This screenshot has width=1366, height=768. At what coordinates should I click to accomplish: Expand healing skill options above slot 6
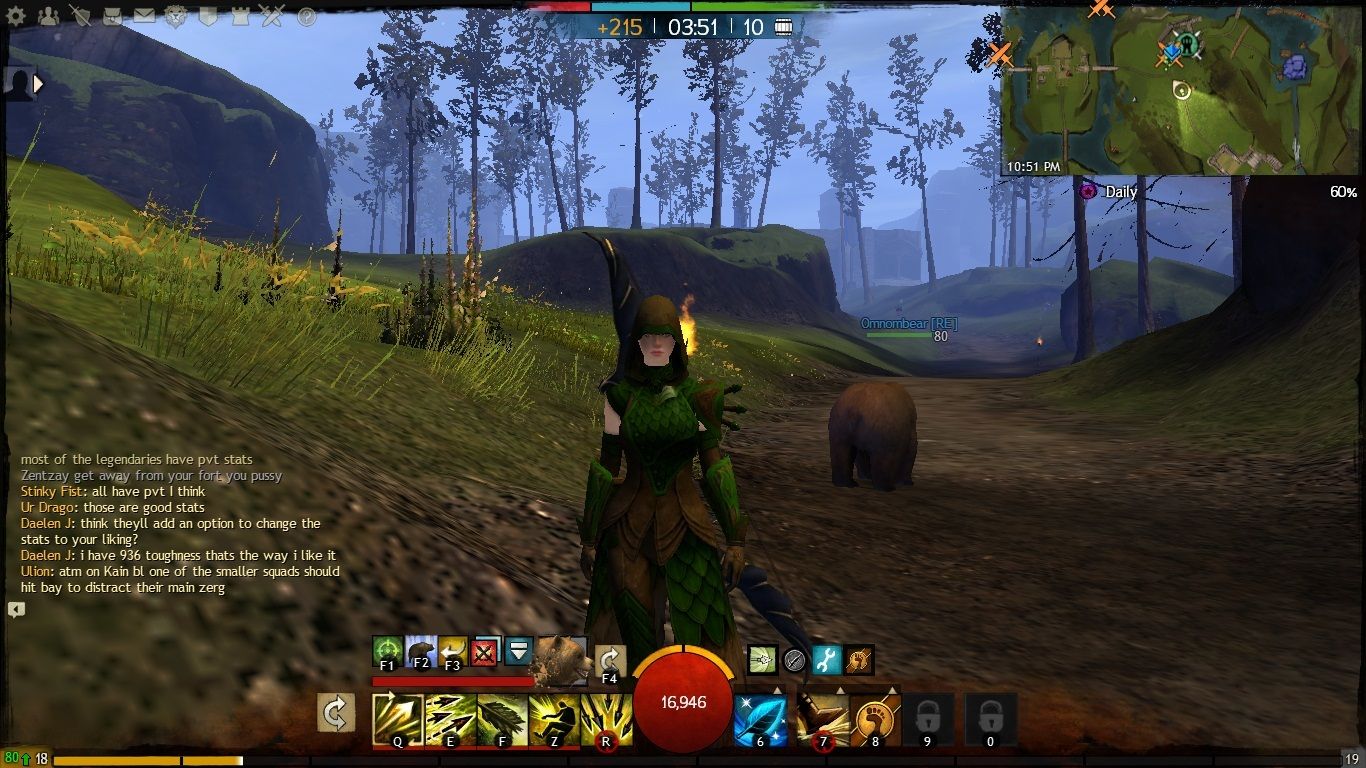coord(777,689)
